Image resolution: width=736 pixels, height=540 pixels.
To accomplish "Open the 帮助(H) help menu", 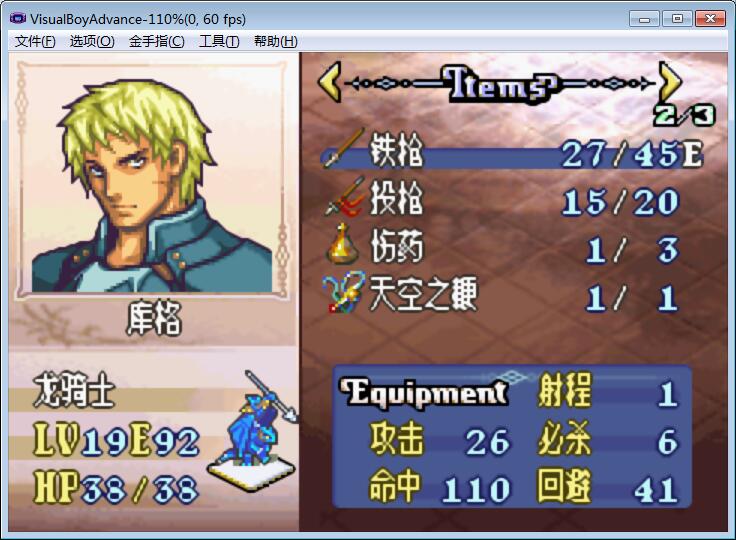I will coord(275,41).
